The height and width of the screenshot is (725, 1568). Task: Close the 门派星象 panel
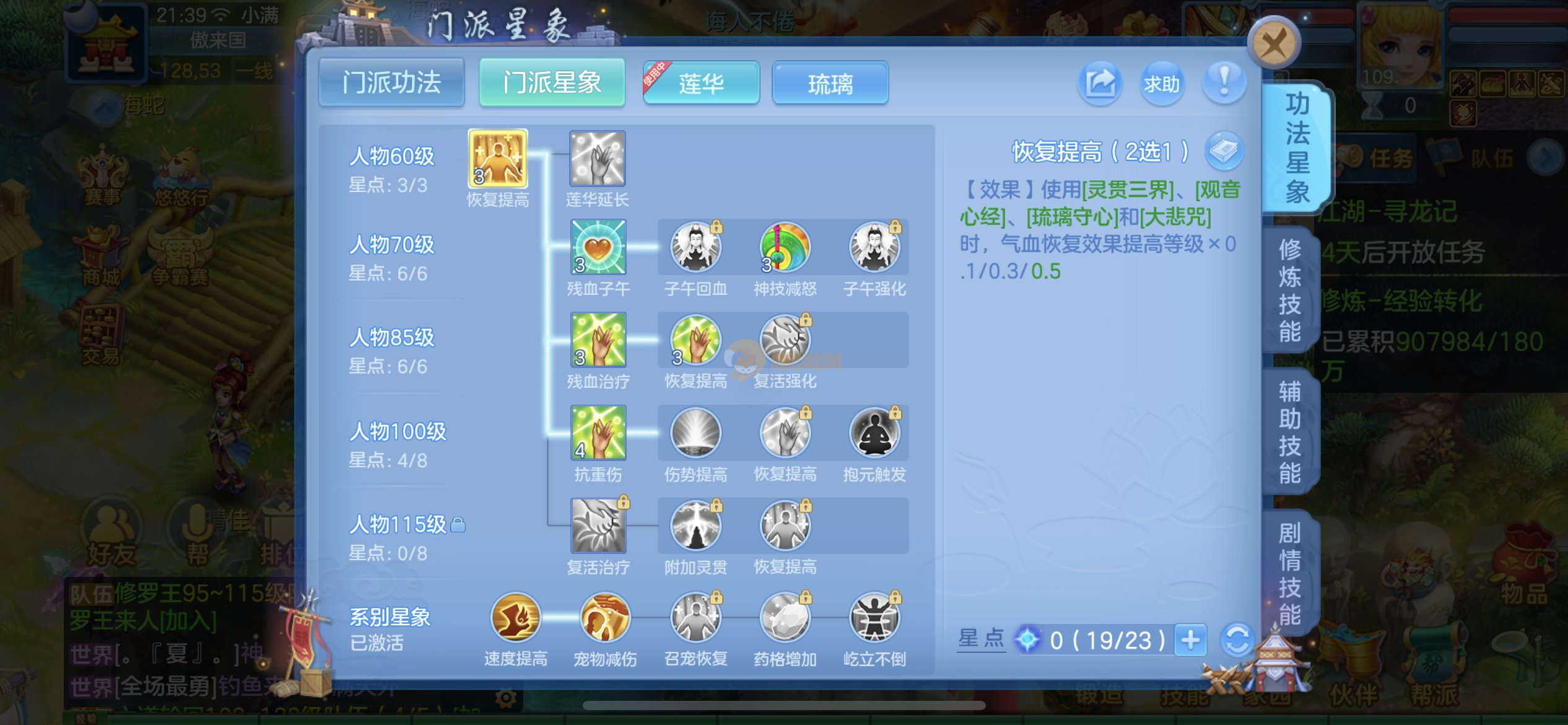coord(1273,43)
